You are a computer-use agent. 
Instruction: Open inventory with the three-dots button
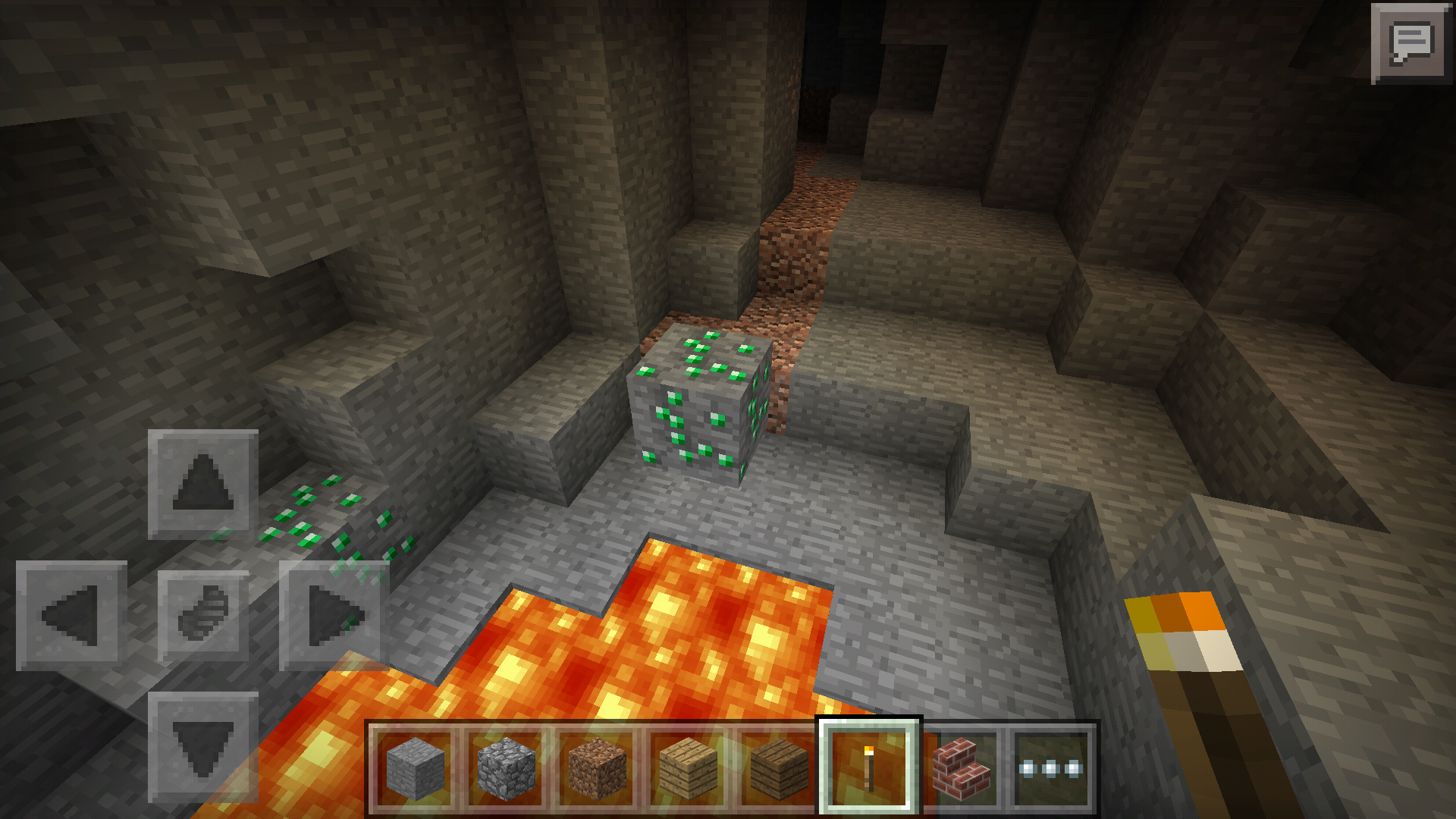pyautogui.click(x=1051, y=767)
